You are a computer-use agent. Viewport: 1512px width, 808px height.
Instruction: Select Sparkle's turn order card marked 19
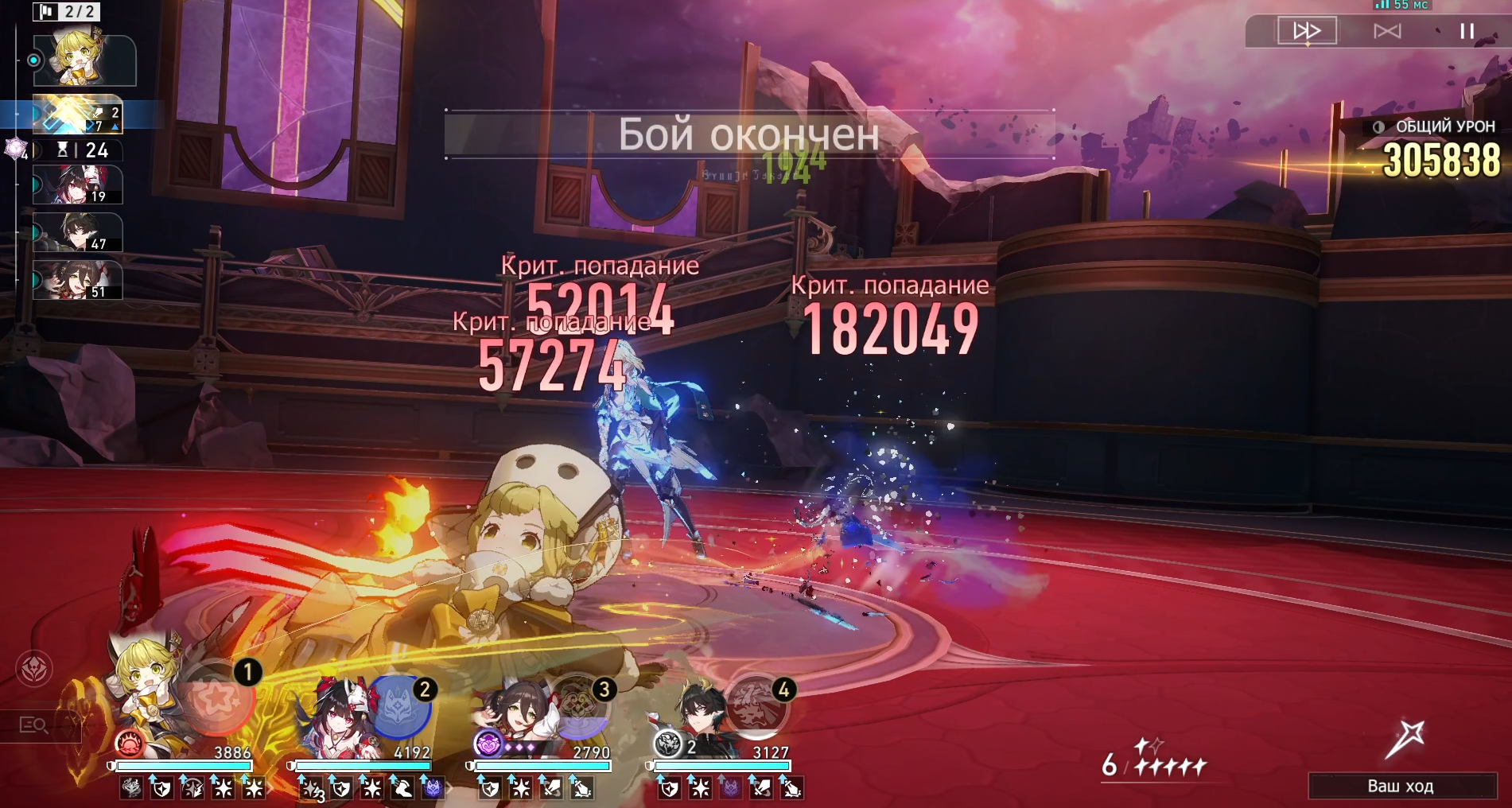pyautogui.click(x=77, y=185)
